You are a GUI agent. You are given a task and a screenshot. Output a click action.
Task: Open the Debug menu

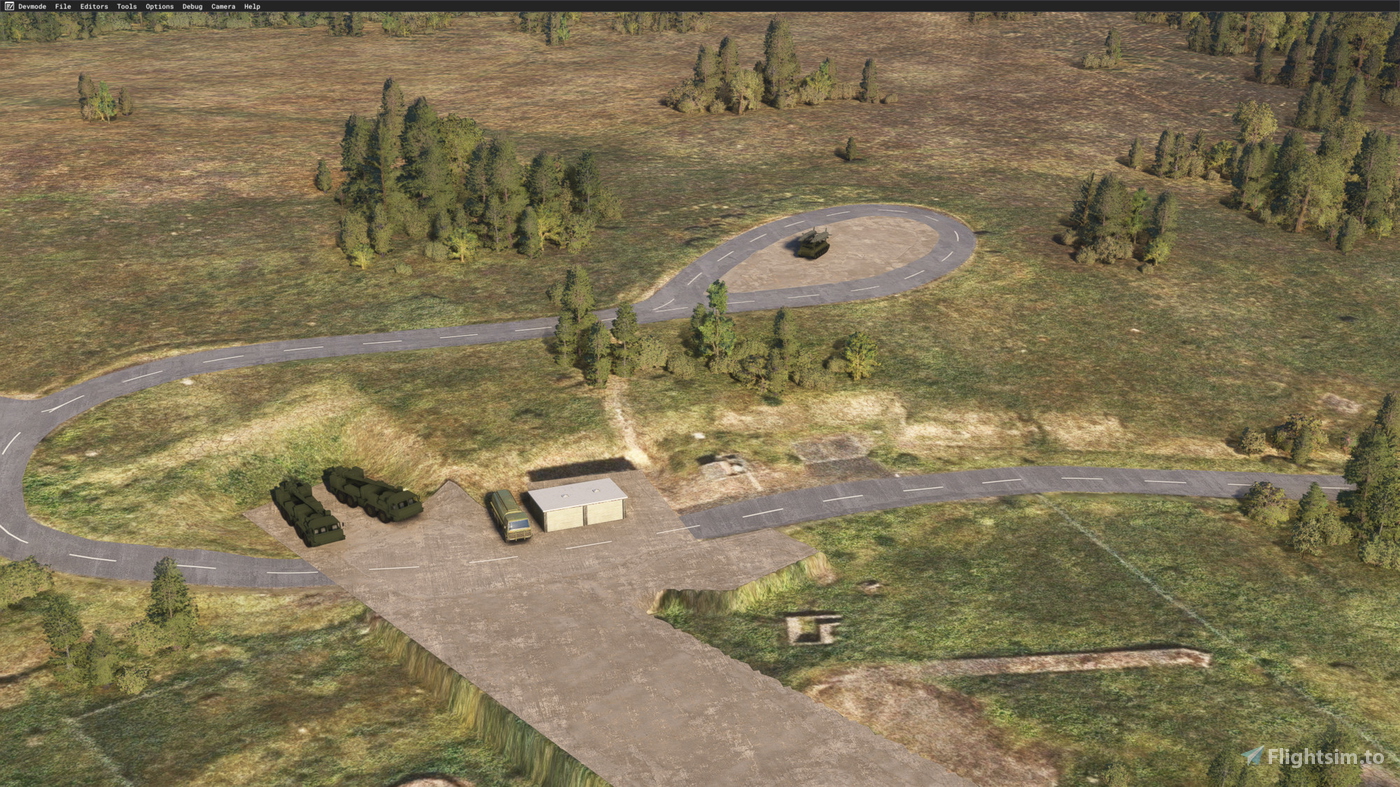(x=190, y=5)
